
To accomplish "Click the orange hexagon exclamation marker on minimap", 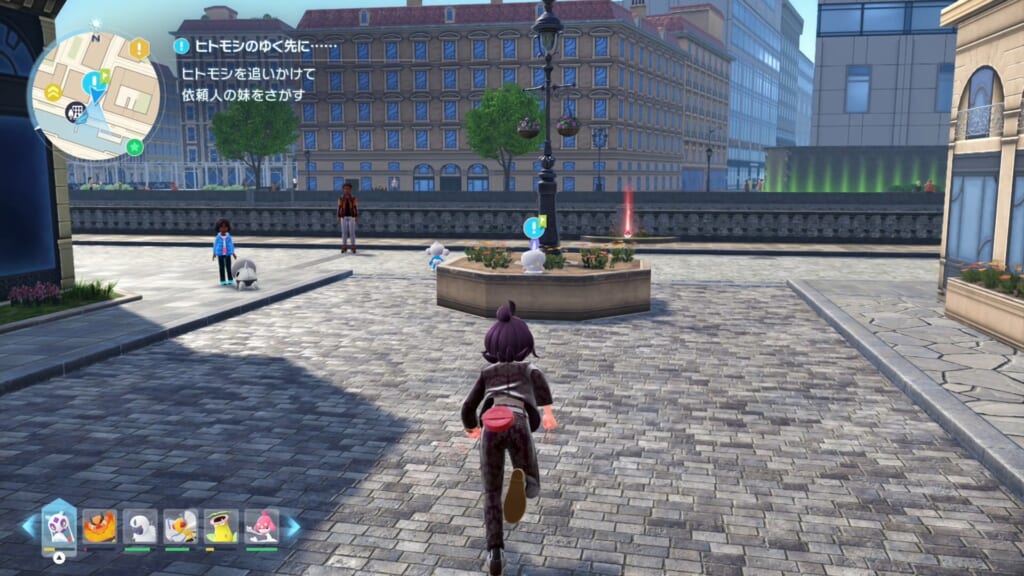I will coord(139,48).
